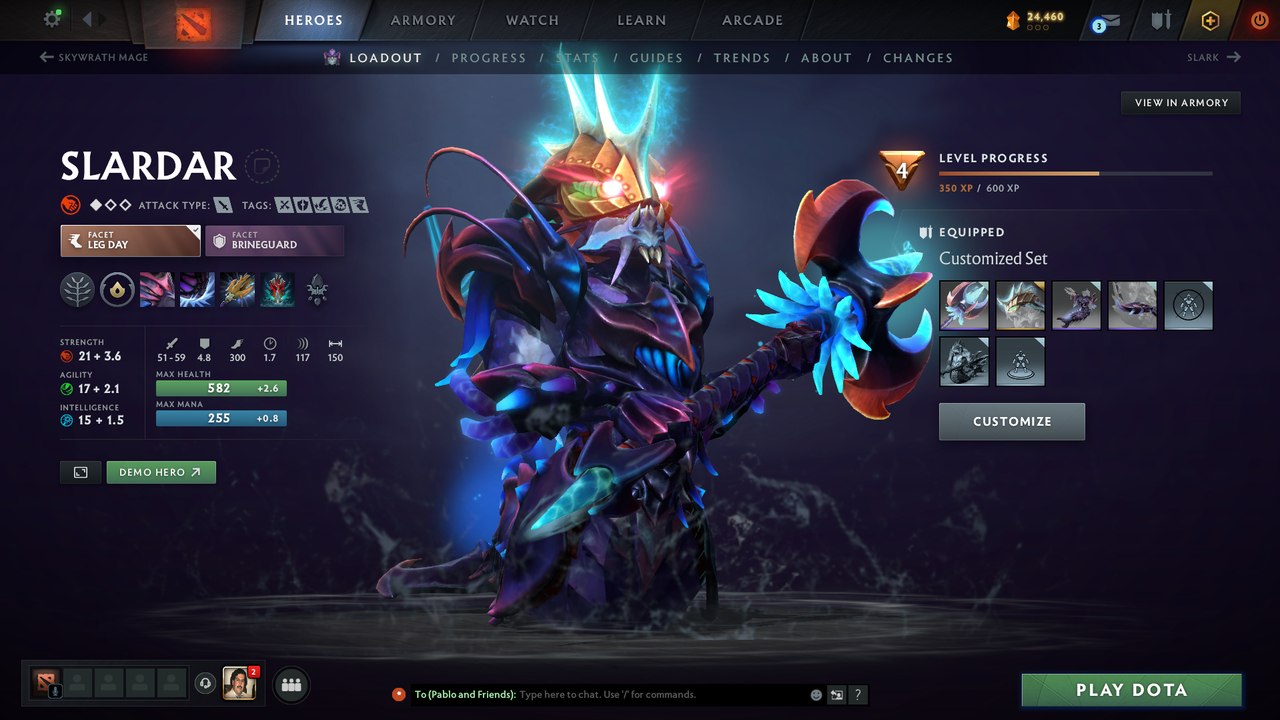Screen dimensions: 1280x720
Task: Click the Corrosive Haze ability icon
Action: pos(277,290)
